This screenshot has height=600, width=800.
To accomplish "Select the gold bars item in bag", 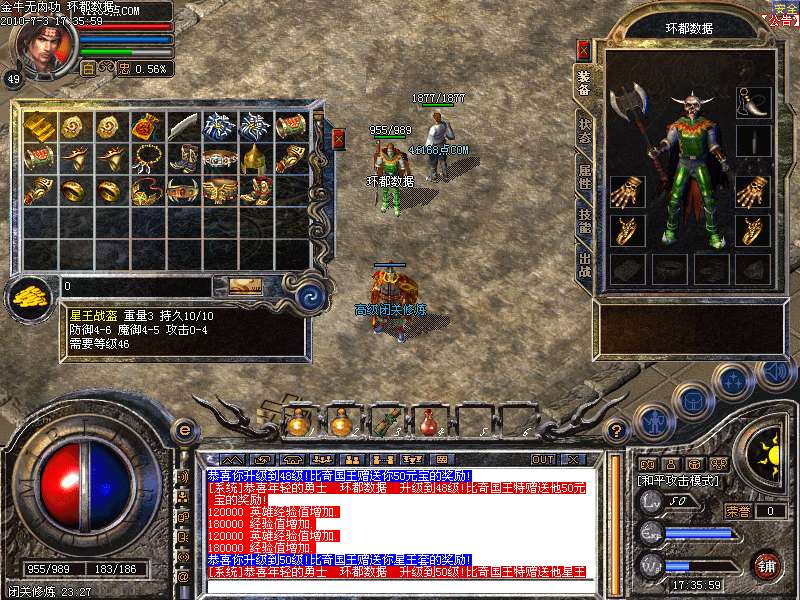I will [39, 126].
